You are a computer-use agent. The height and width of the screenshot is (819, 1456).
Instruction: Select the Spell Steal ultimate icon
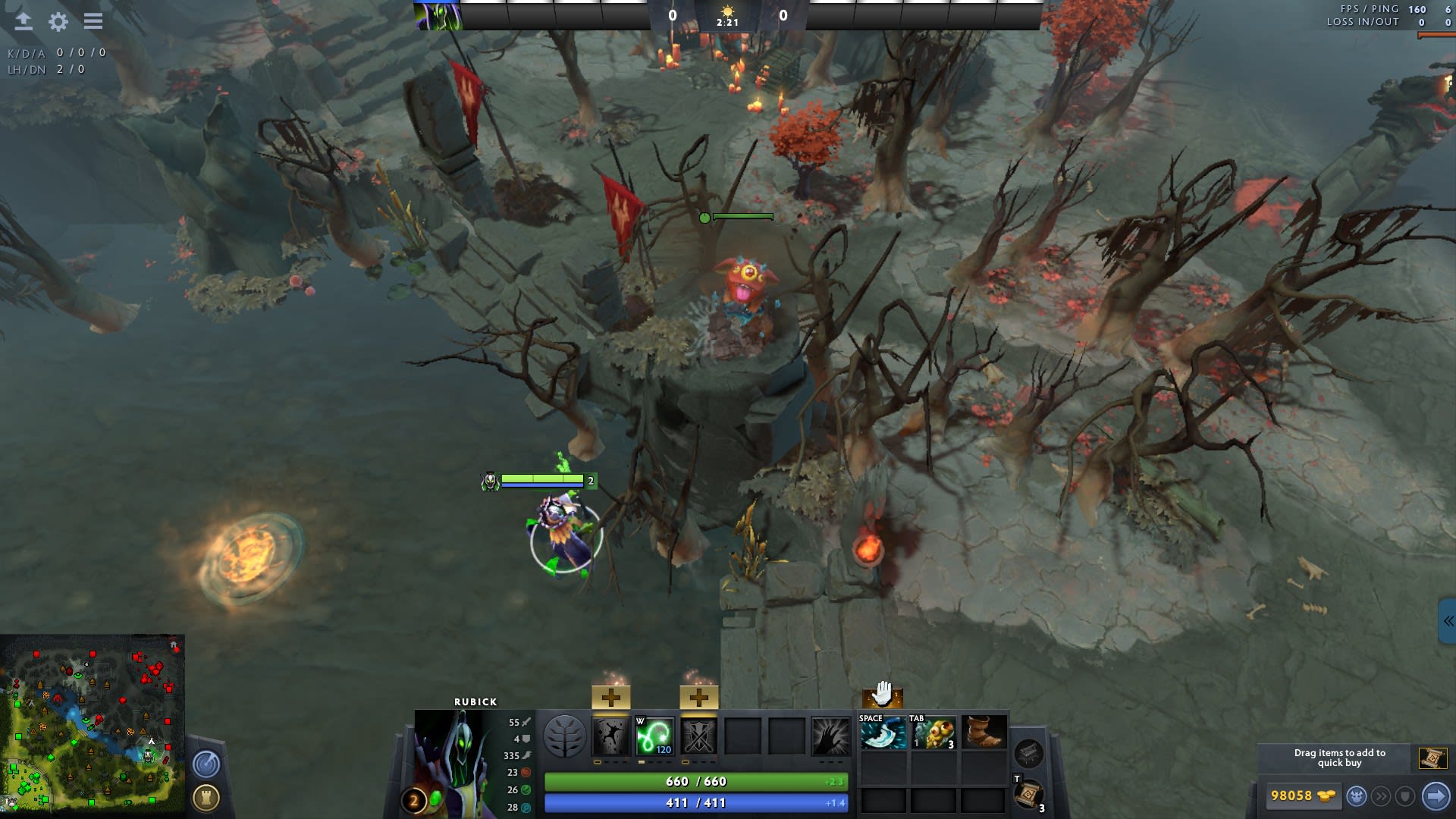[x=830, y=736]
